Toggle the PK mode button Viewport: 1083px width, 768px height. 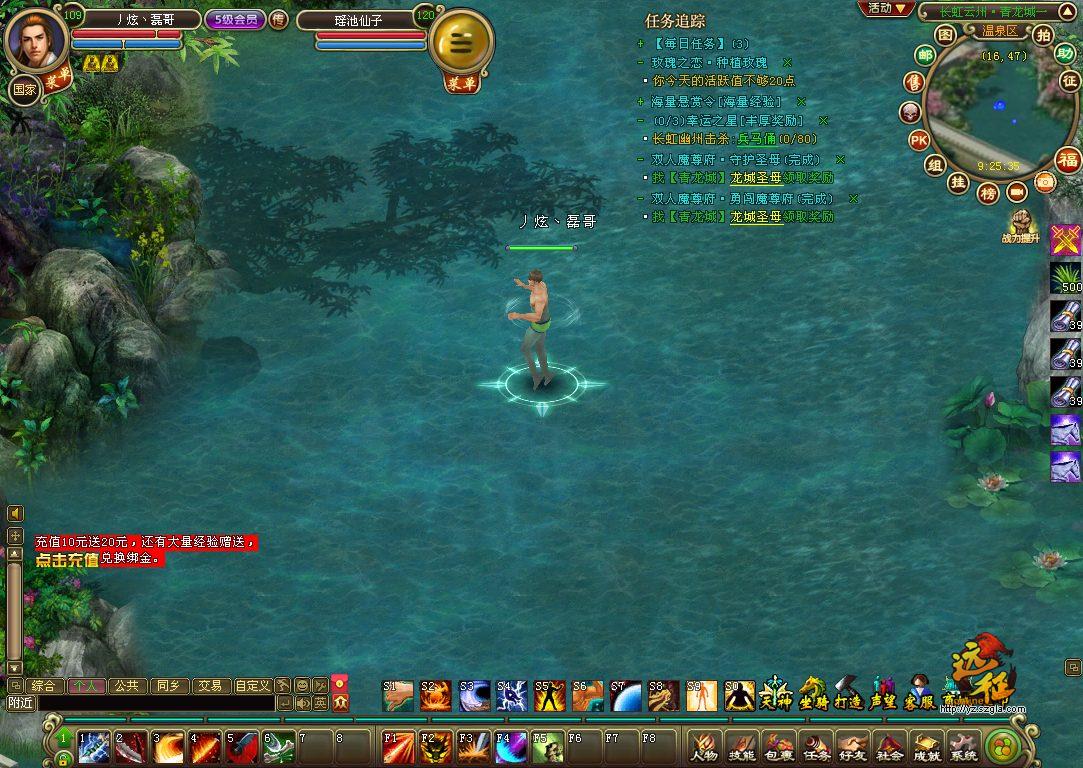click(919, 140)
